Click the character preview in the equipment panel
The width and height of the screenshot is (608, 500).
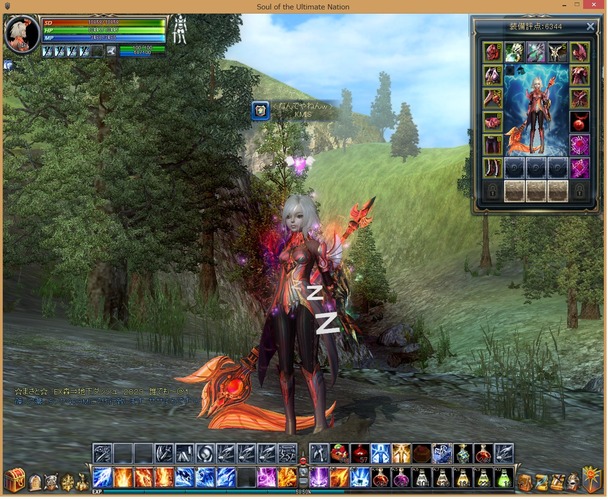click(x=536, y=110)
